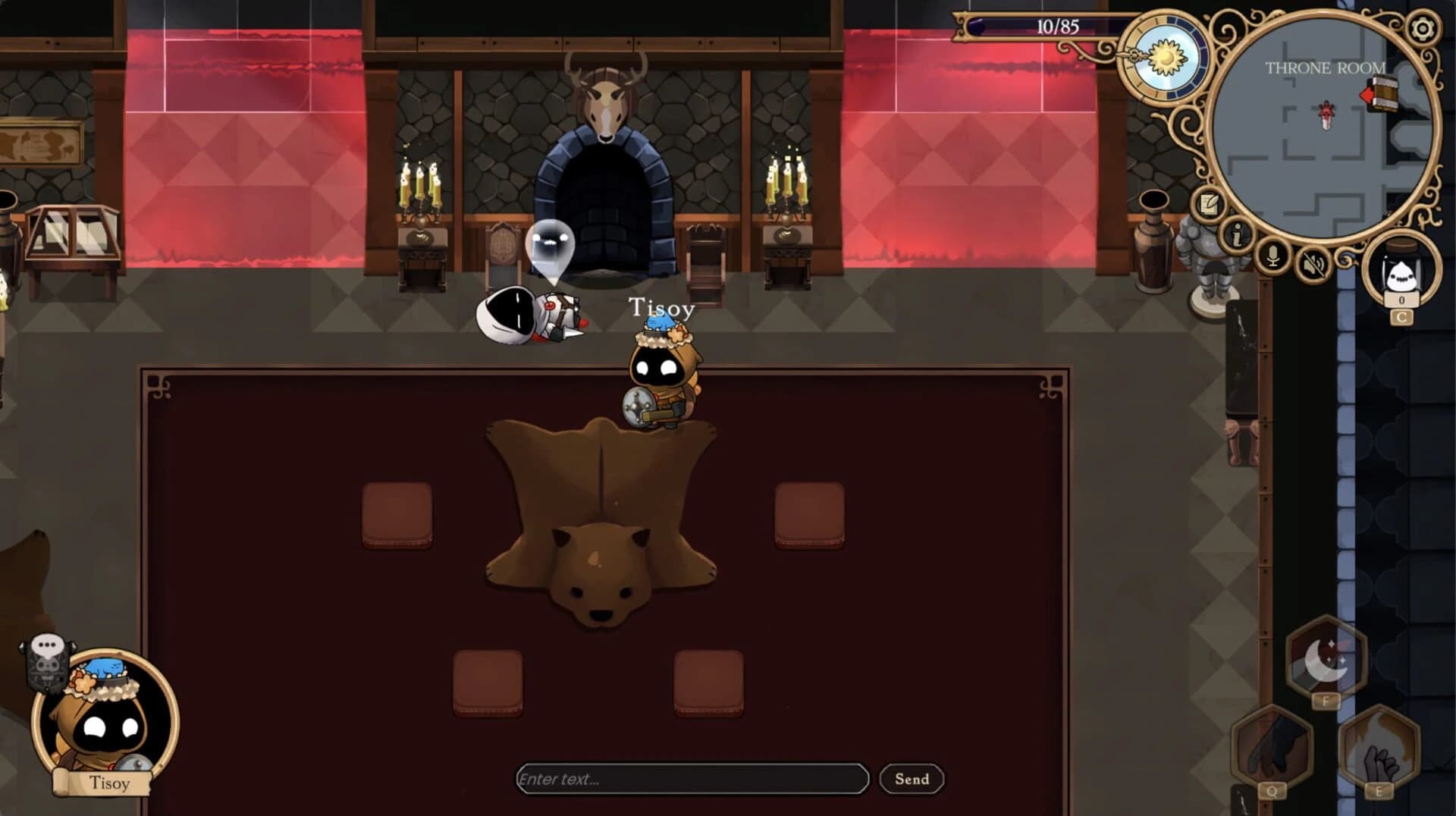Click the Tisoy name label above the character

[661, 308]
